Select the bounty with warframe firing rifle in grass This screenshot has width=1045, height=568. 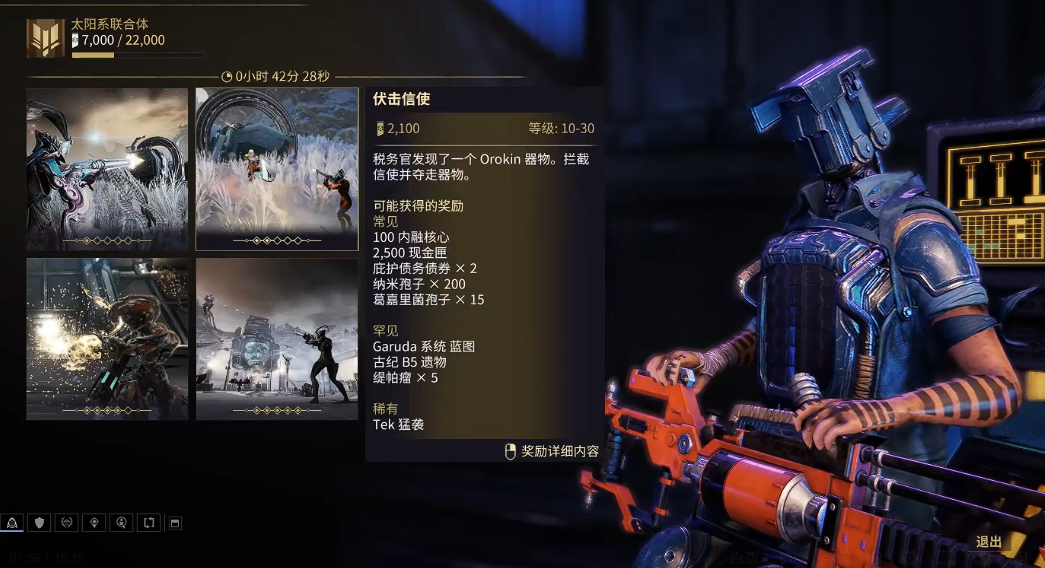tap(107, 168)
